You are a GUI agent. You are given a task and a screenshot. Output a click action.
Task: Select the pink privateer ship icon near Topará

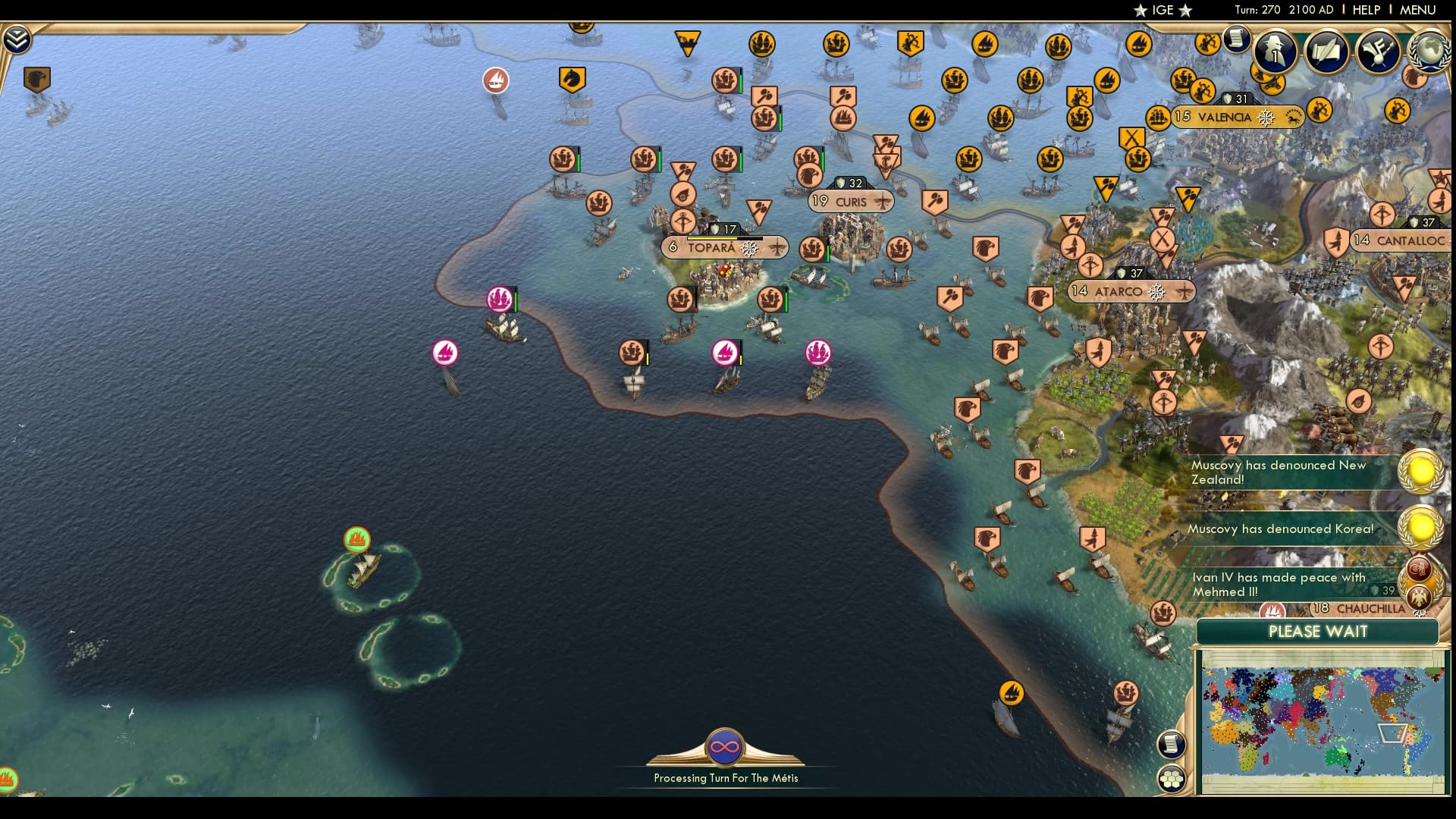pyautogui.click(x=499, y=299)
